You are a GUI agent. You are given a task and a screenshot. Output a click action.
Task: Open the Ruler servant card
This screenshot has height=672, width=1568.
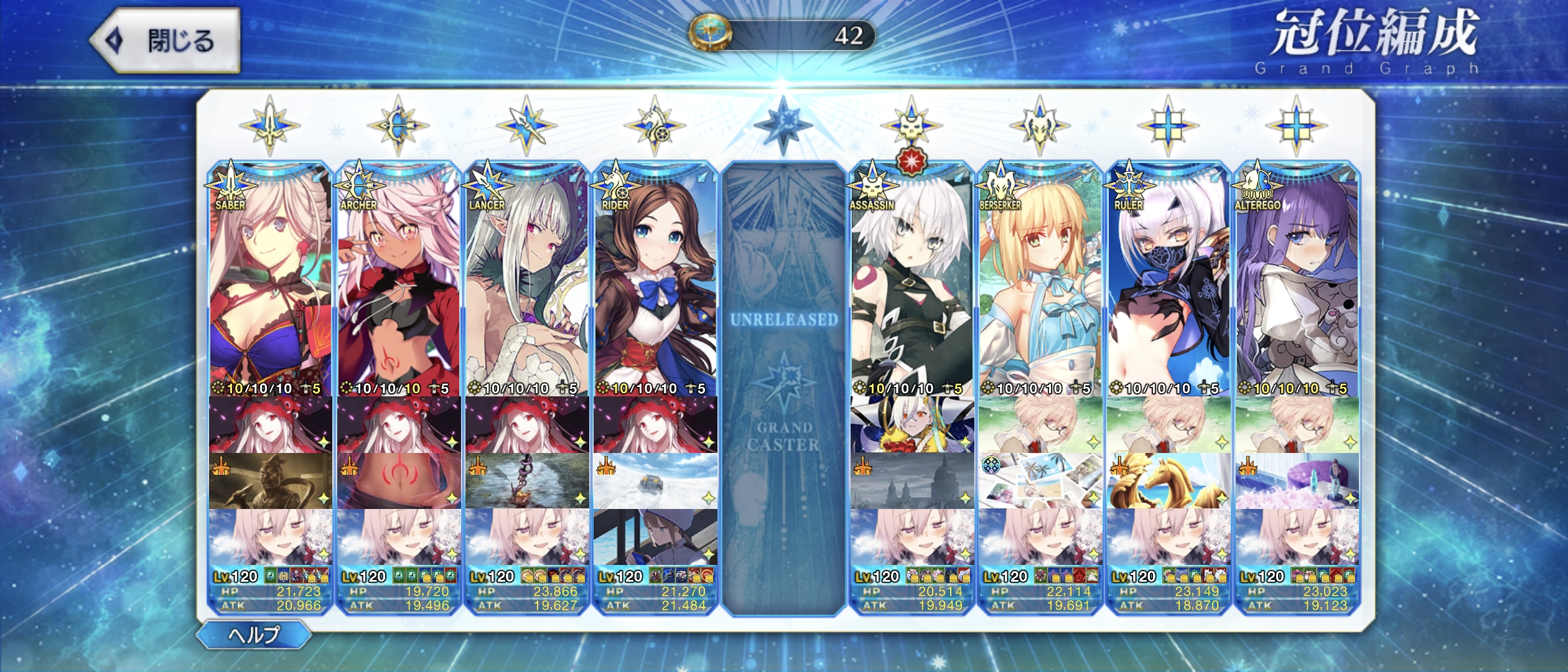1169,280
